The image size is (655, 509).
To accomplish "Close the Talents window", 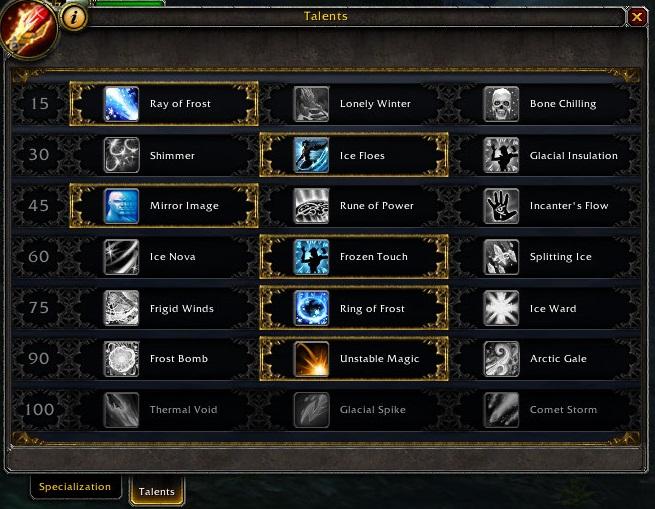I will [x=637, y=17].
